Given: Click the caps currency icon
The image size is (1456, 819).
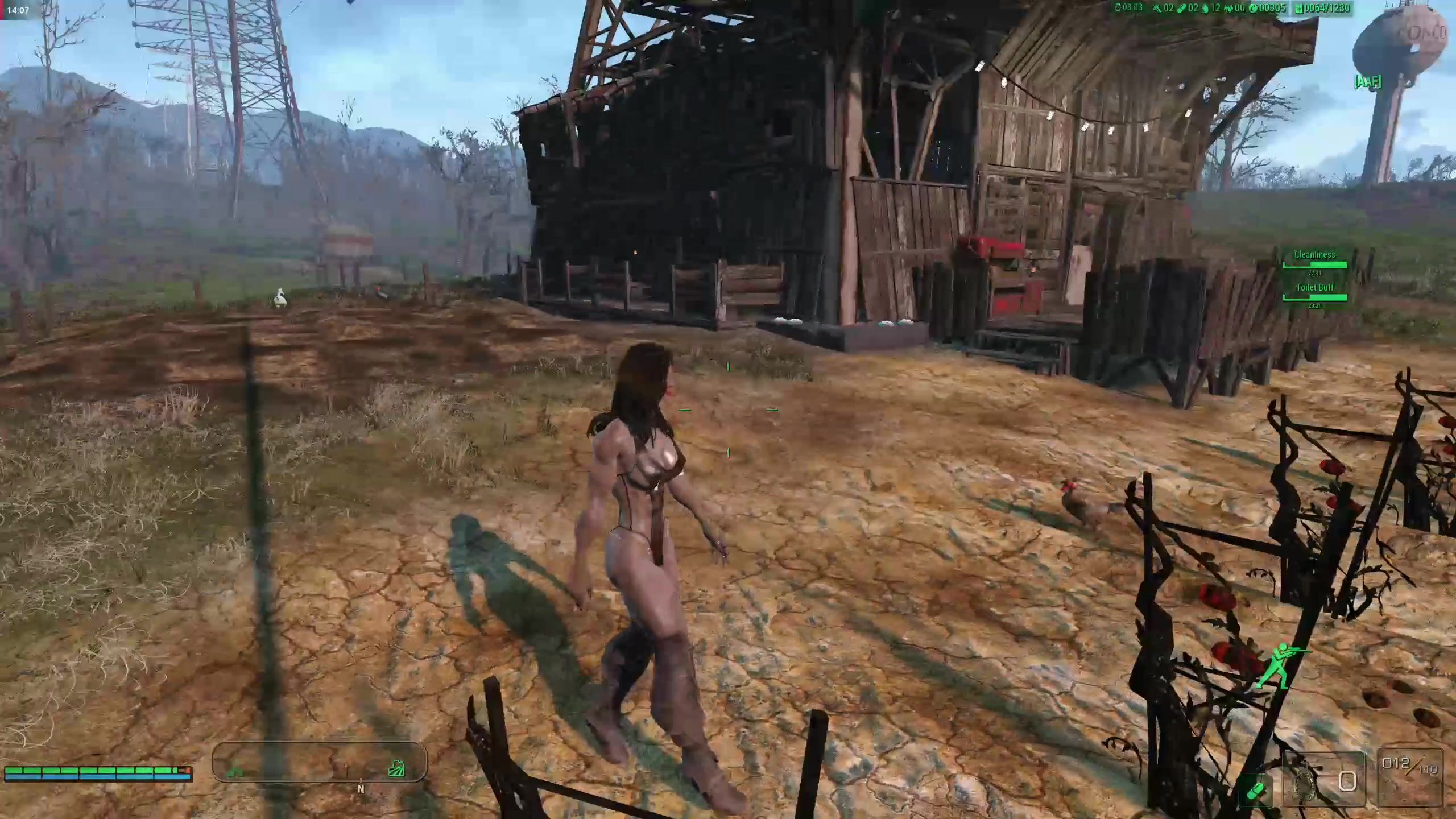Looking at the screenshot, I should pyautogui.click(x=1253, y=8).
